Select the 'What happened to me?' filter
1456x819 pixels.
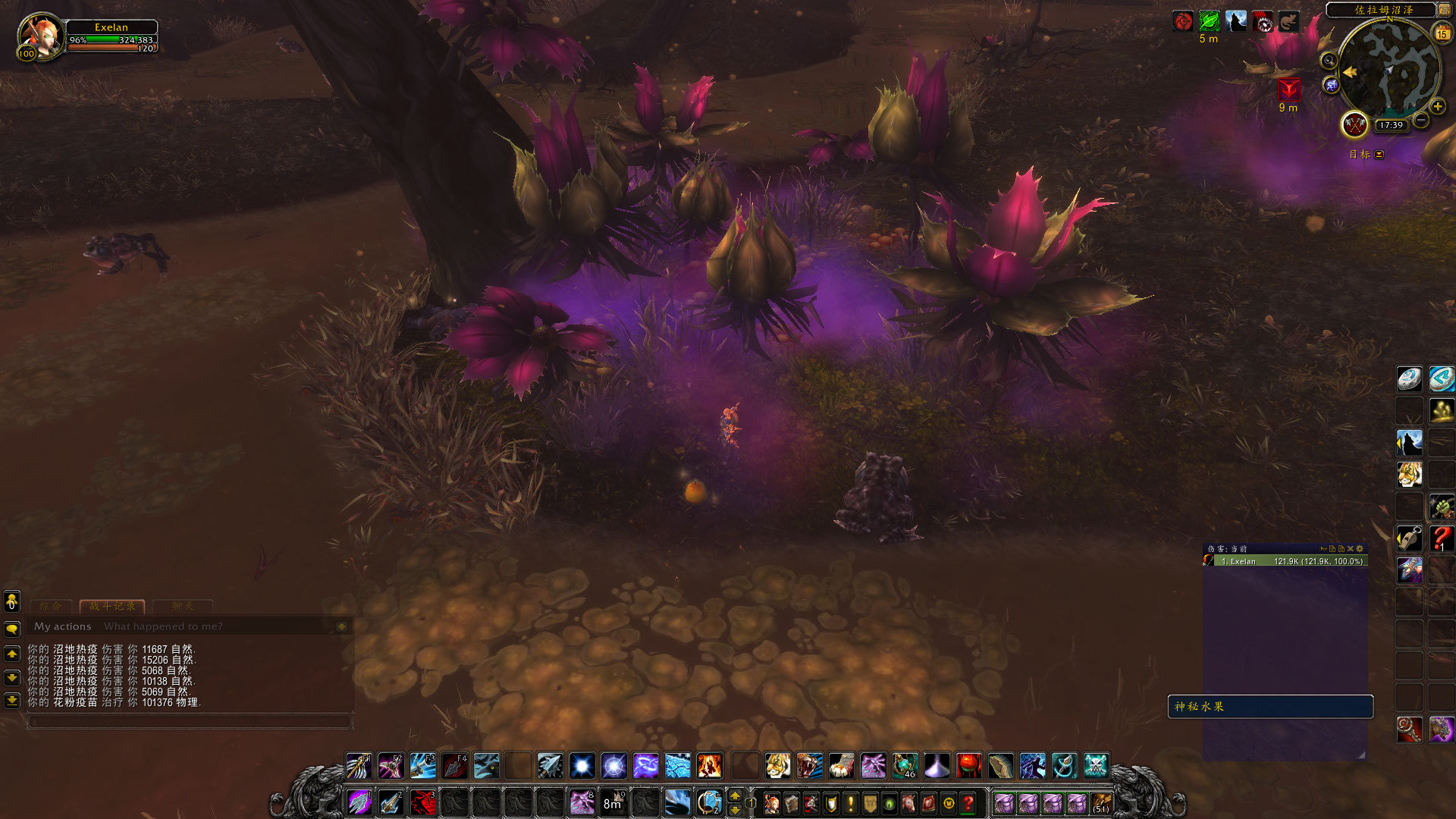pos(163,626)
